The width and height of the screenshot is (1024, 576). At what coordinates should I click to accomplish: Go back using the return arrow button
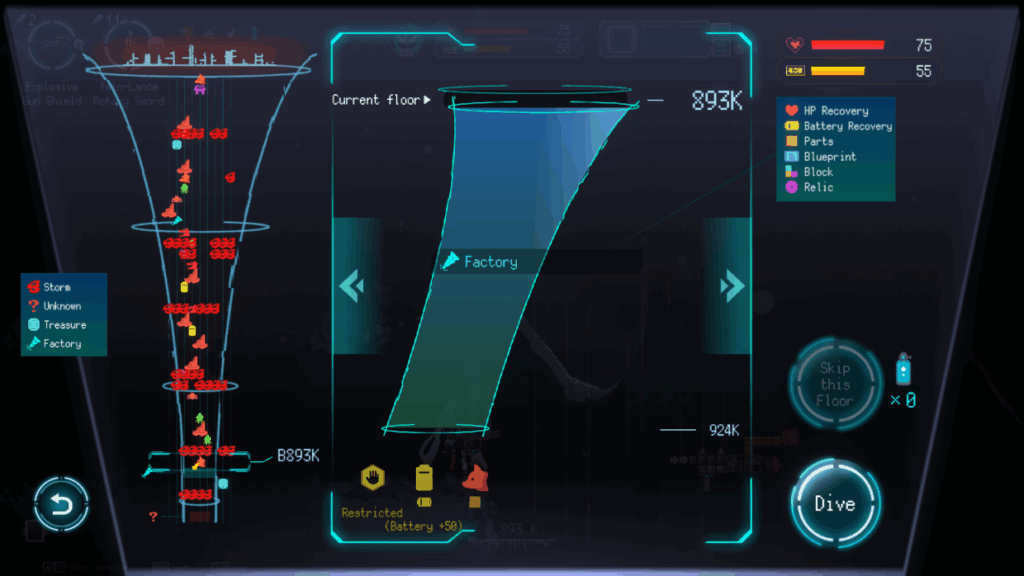pyautogui.click(x=62, y=505)
